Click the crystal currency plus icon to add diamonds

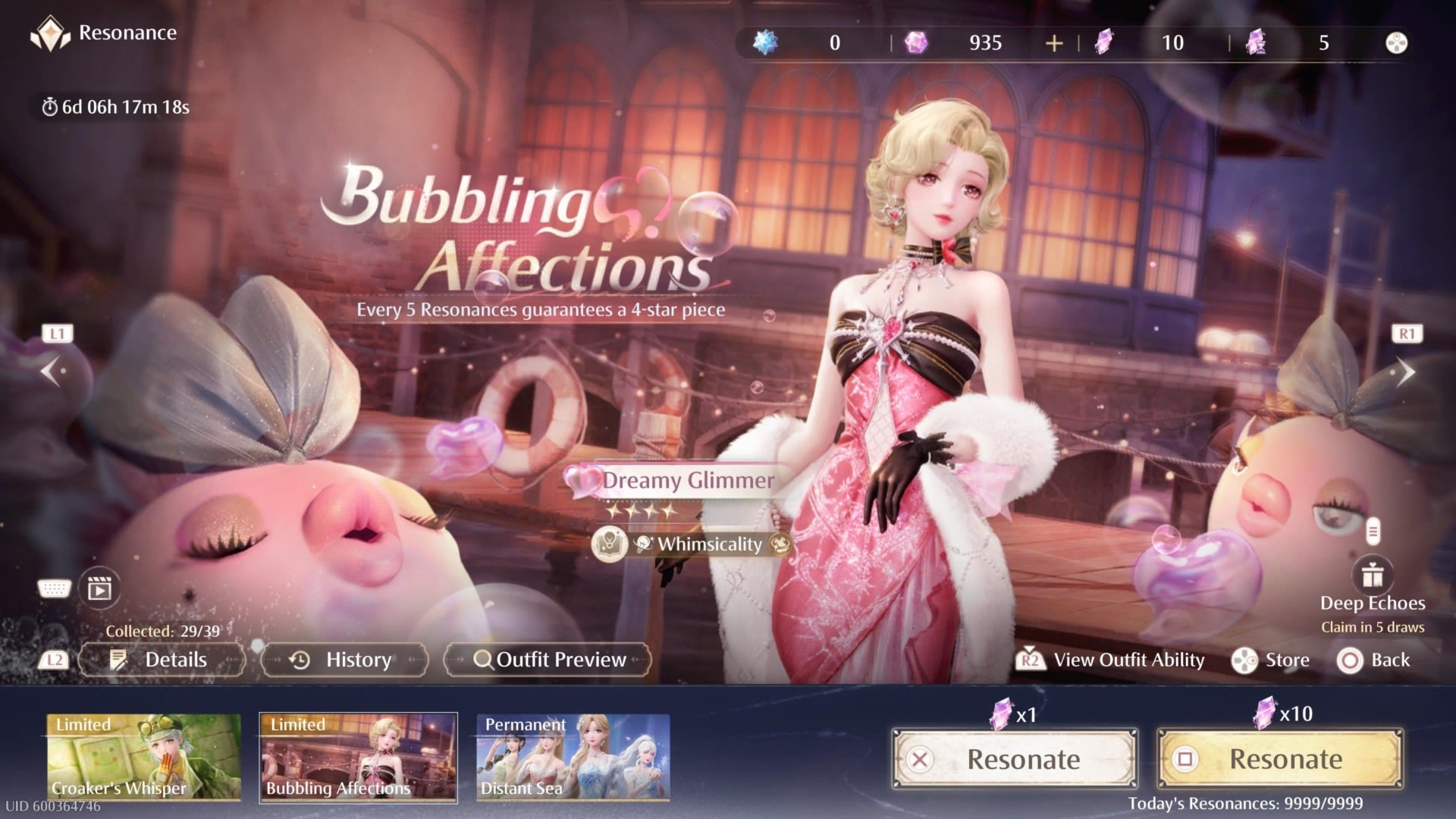pos(1054,43)
